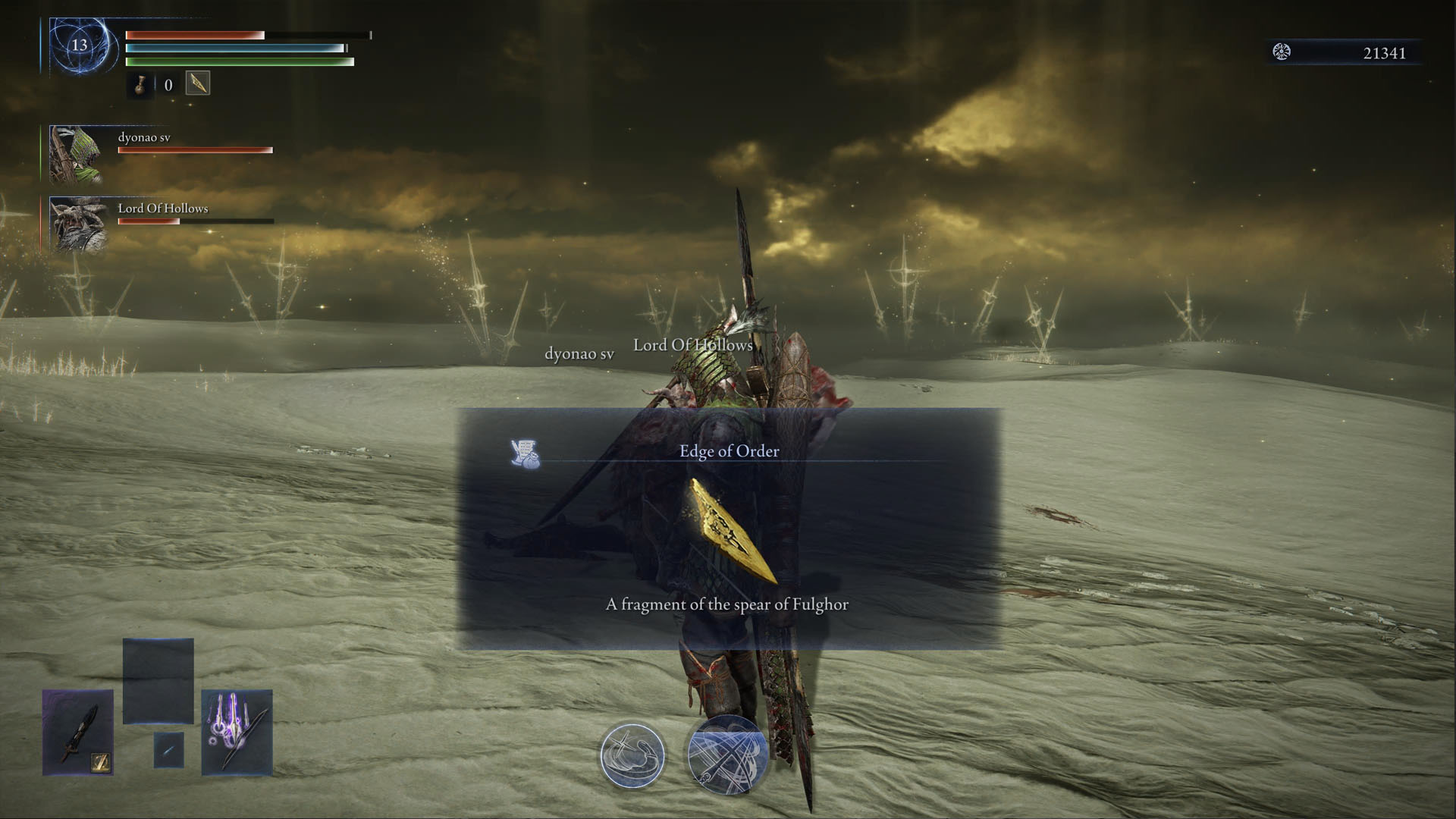The width and height of the screenshot is (1456, 819).
Task: Select the equipped flask icon
Action: coord(141,85)
